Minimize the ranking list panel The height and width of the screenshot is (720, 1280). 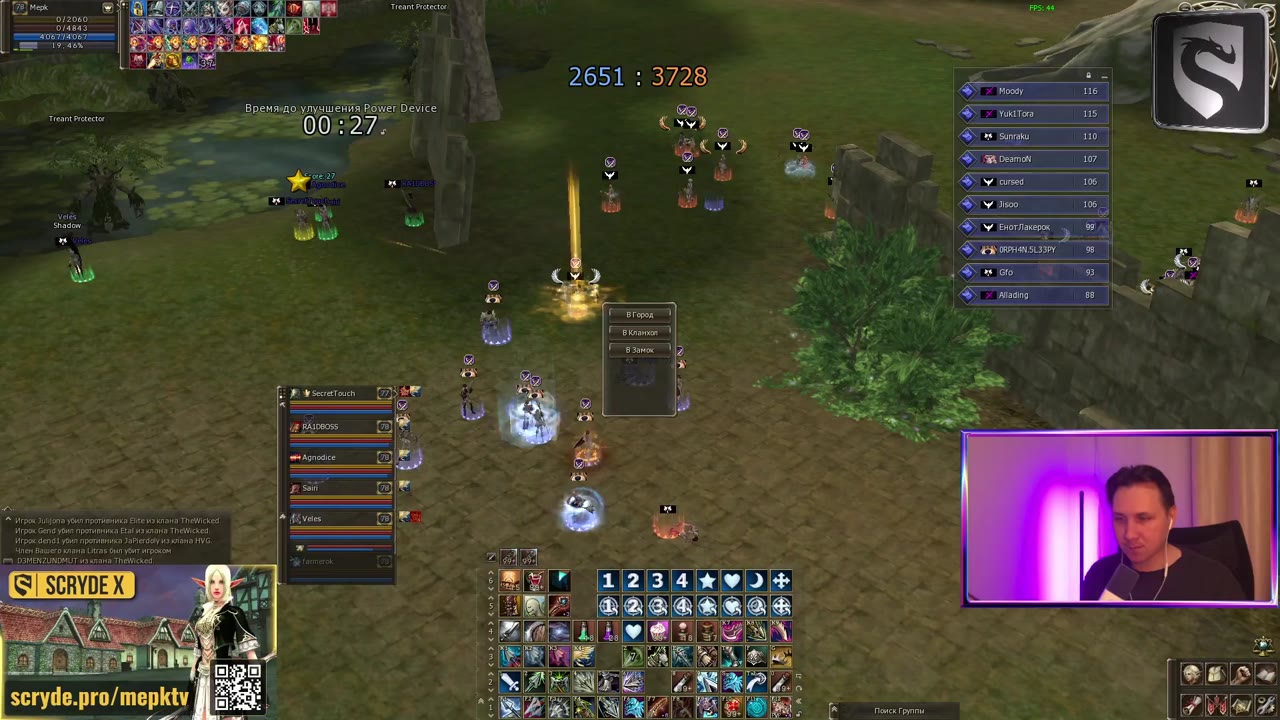click(x=1104, y=76)
